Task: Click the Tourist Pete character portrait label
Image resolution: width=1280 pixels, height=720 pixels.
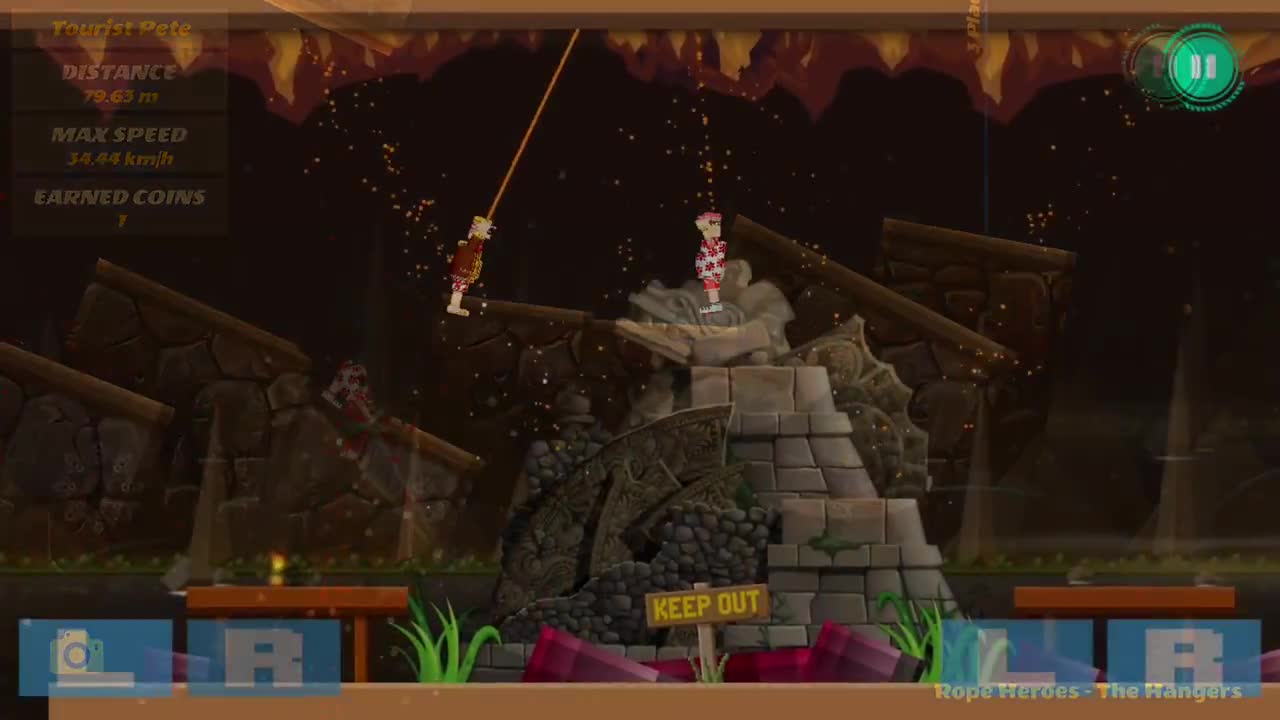Action: click(x=120, y=28)
